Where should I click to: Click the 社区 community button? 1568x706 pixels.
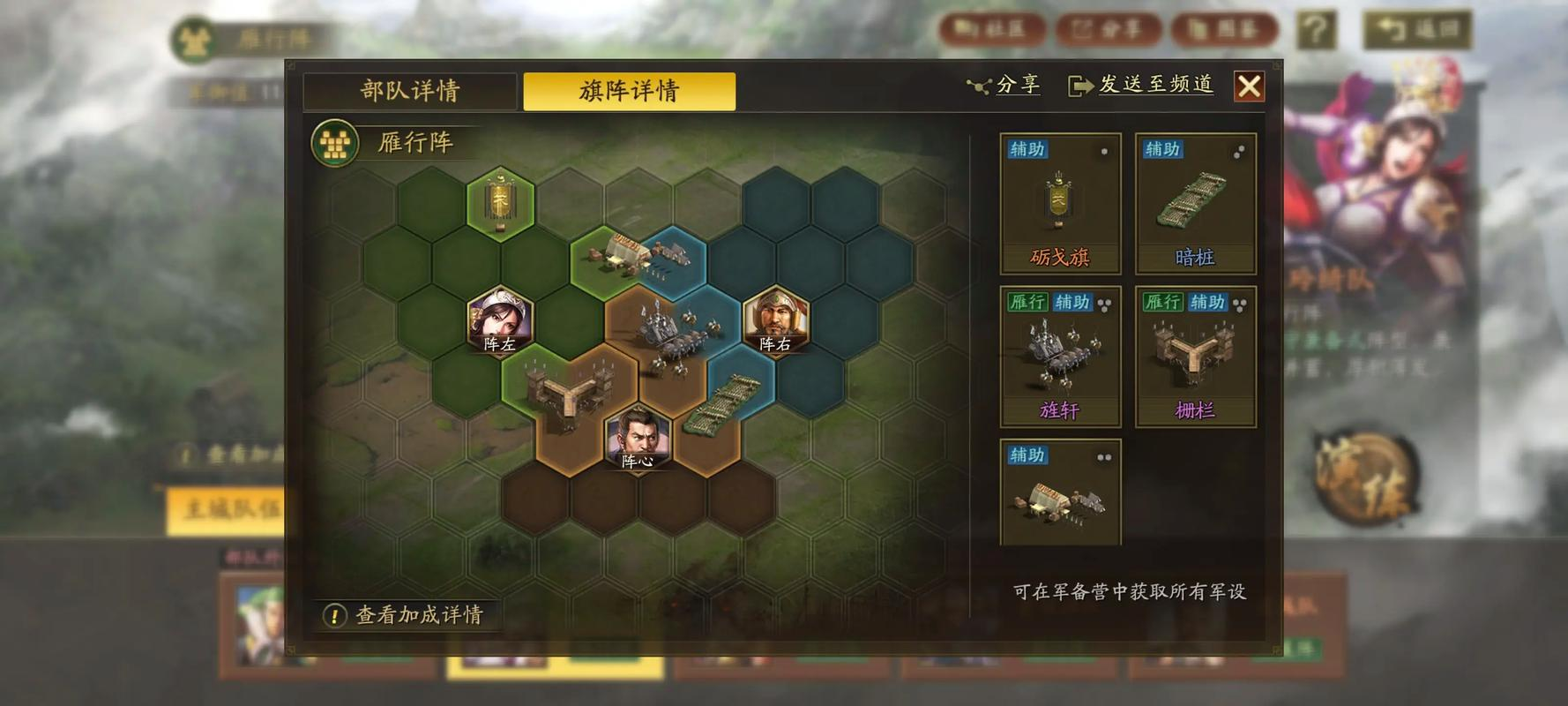[994, 27]
